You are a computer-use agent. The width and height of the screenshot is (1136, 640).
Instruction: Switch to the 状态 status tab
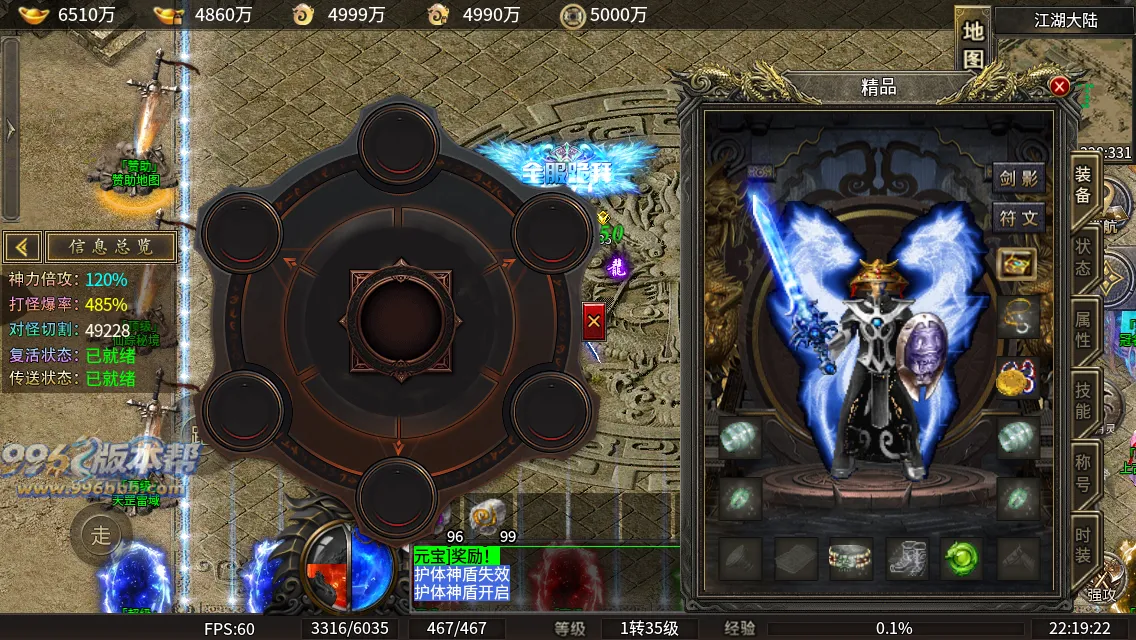[1083, 257]
